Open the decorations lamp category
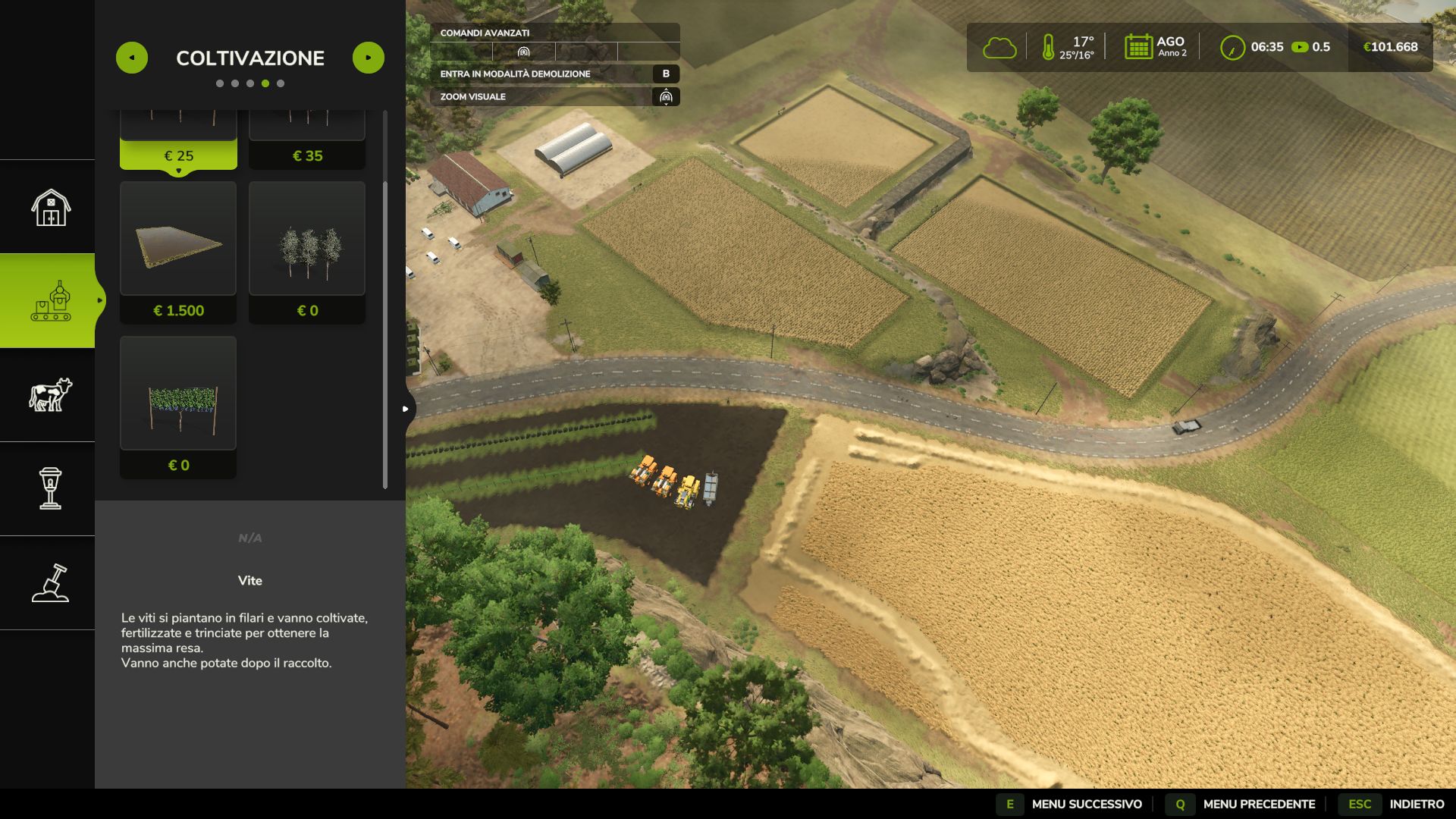1456x819 pixels. click(x=50, y=488)
